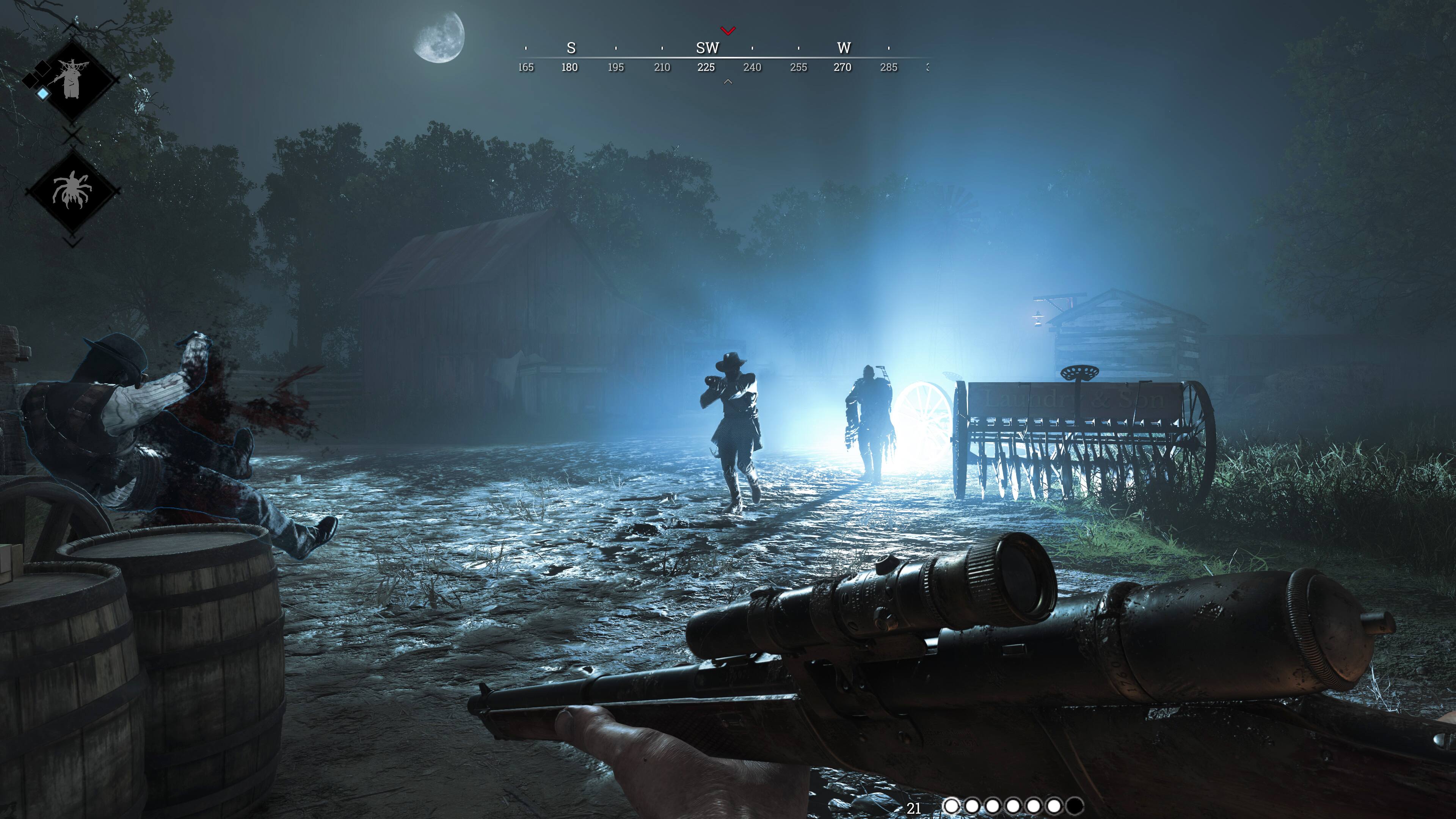1456x819 pixels.
Task: Click the glowing blue Dark Sight diamond
Action: coord(43,94)
